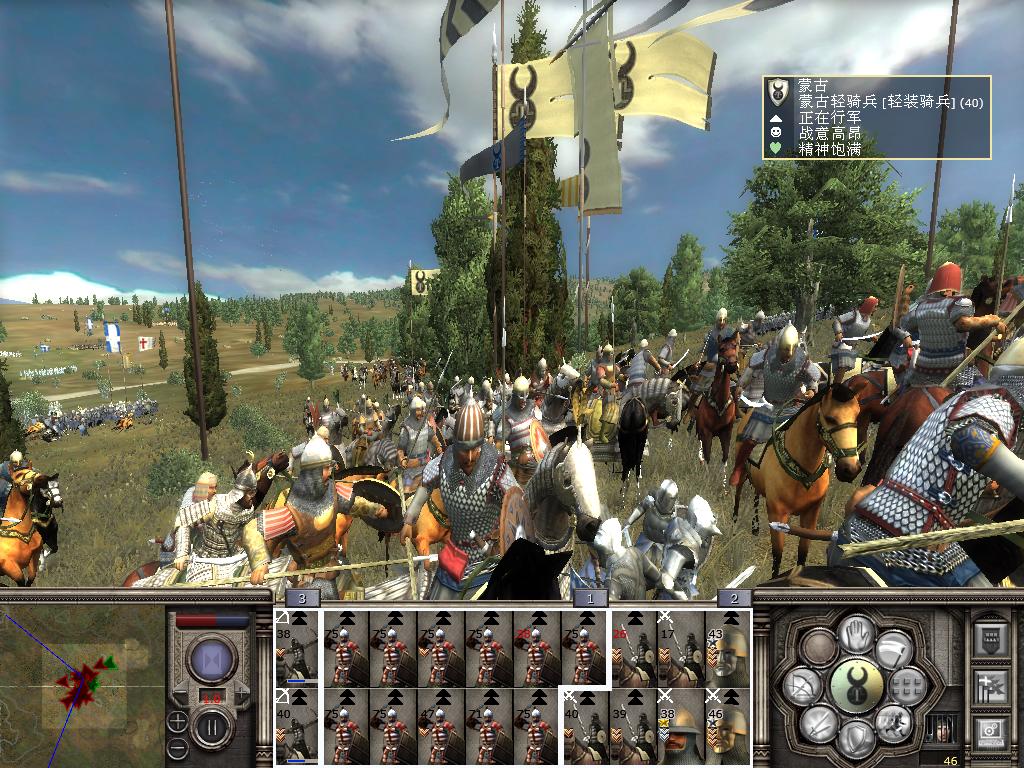Select group tab number 1
Viewport: 1024px width, 768px height.
(x=590, y=598)
